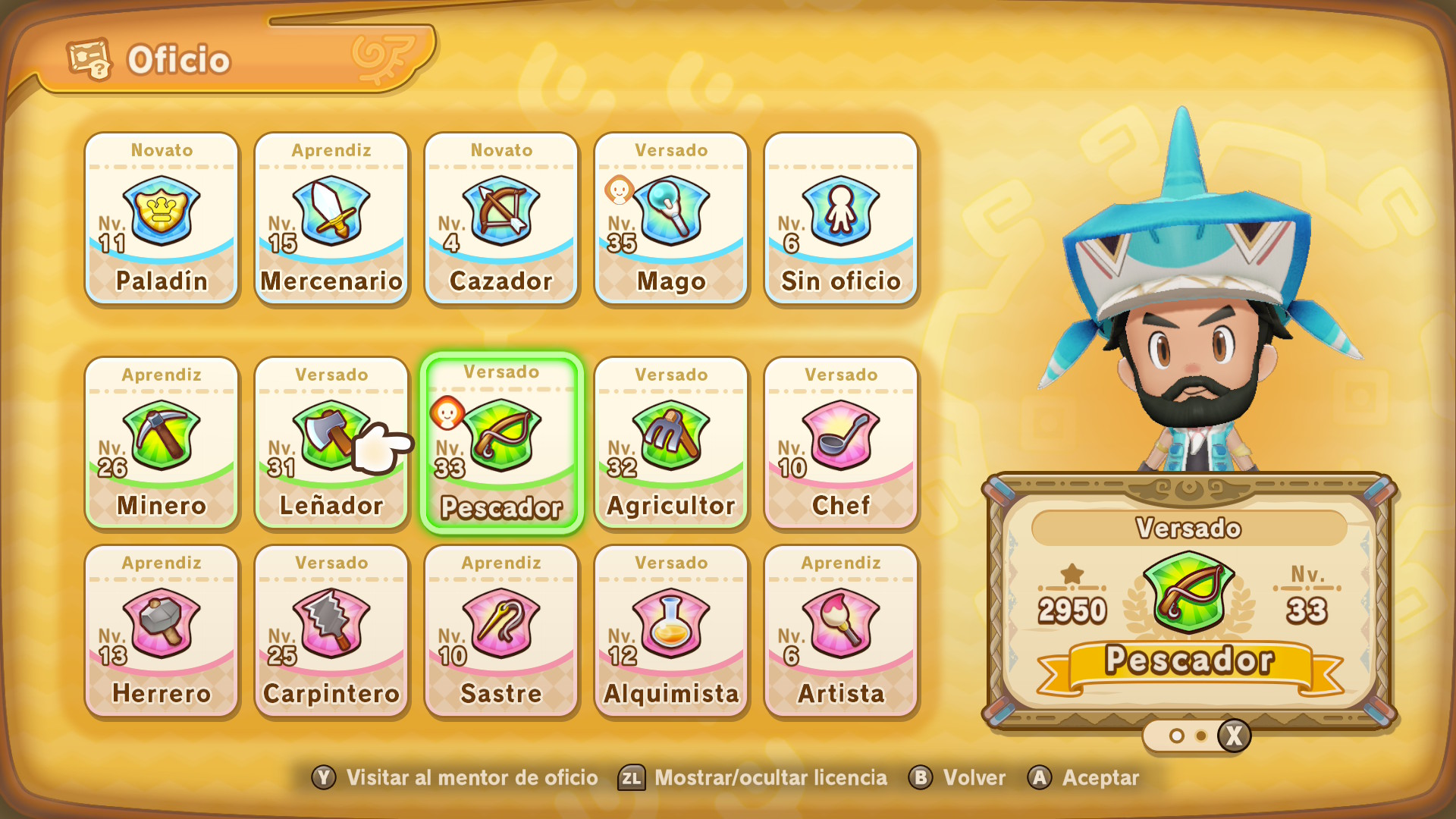Pick the Cazador job card

coord(501,218)
